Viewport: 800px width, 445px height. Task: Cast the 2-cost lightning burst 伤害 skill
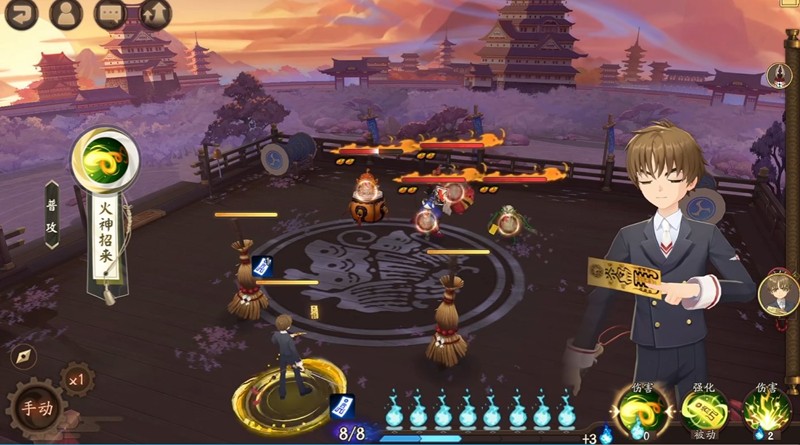[x=767, y=411]
